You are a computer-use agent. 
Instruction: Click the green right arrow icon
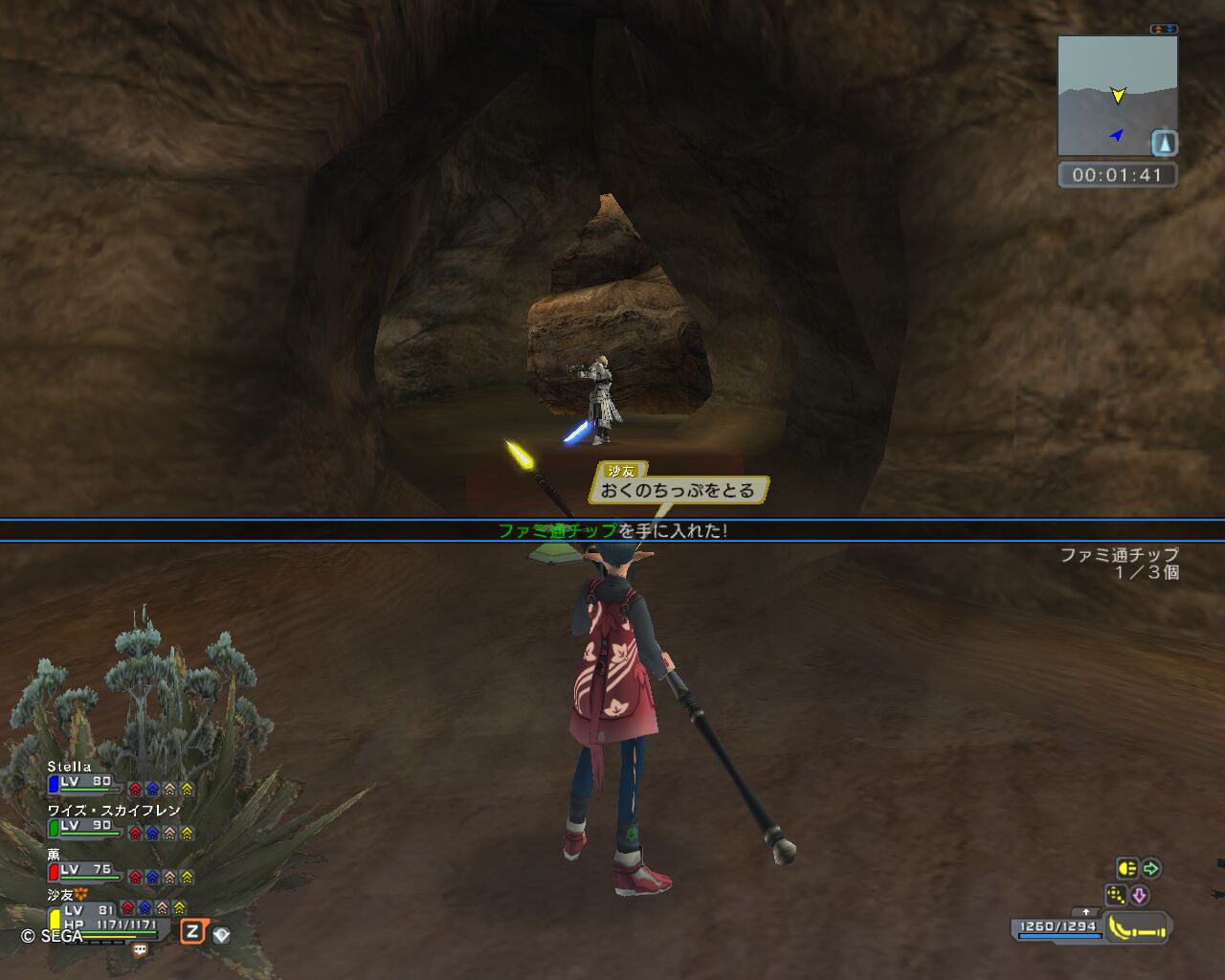tap(1151, 869)
